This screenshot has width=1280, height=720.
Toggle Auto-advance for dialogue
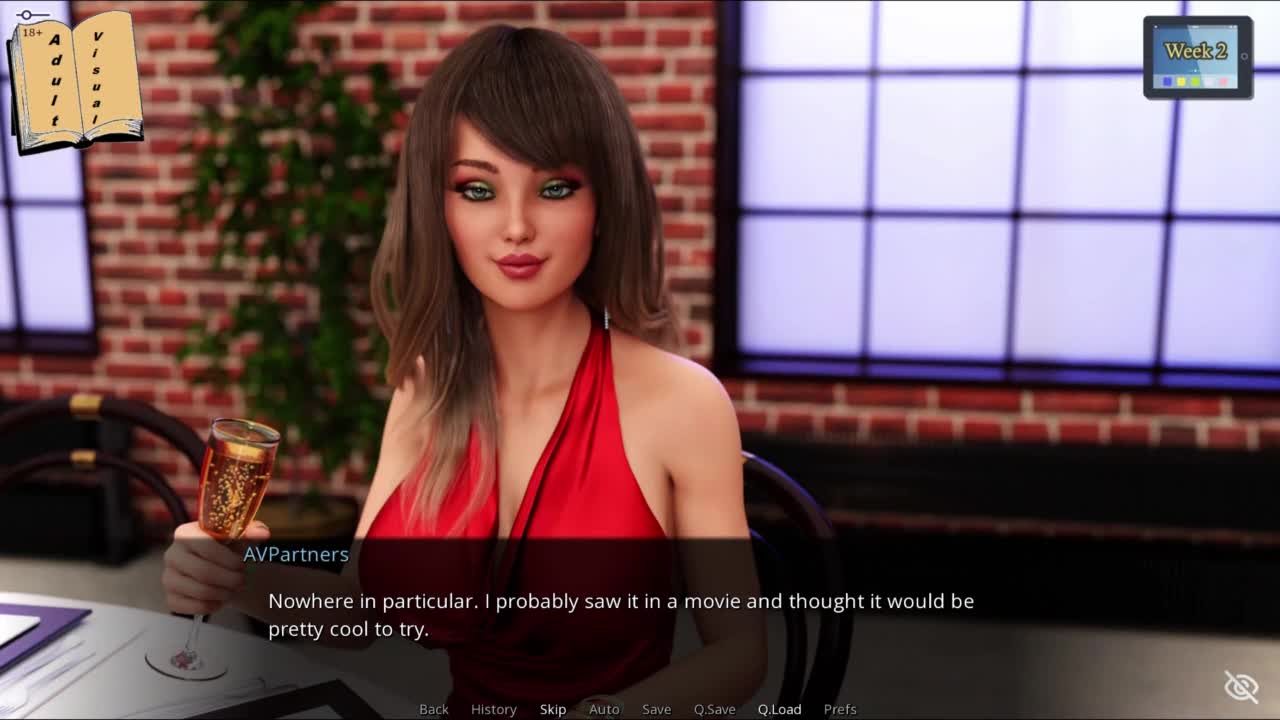coord(604,709)
